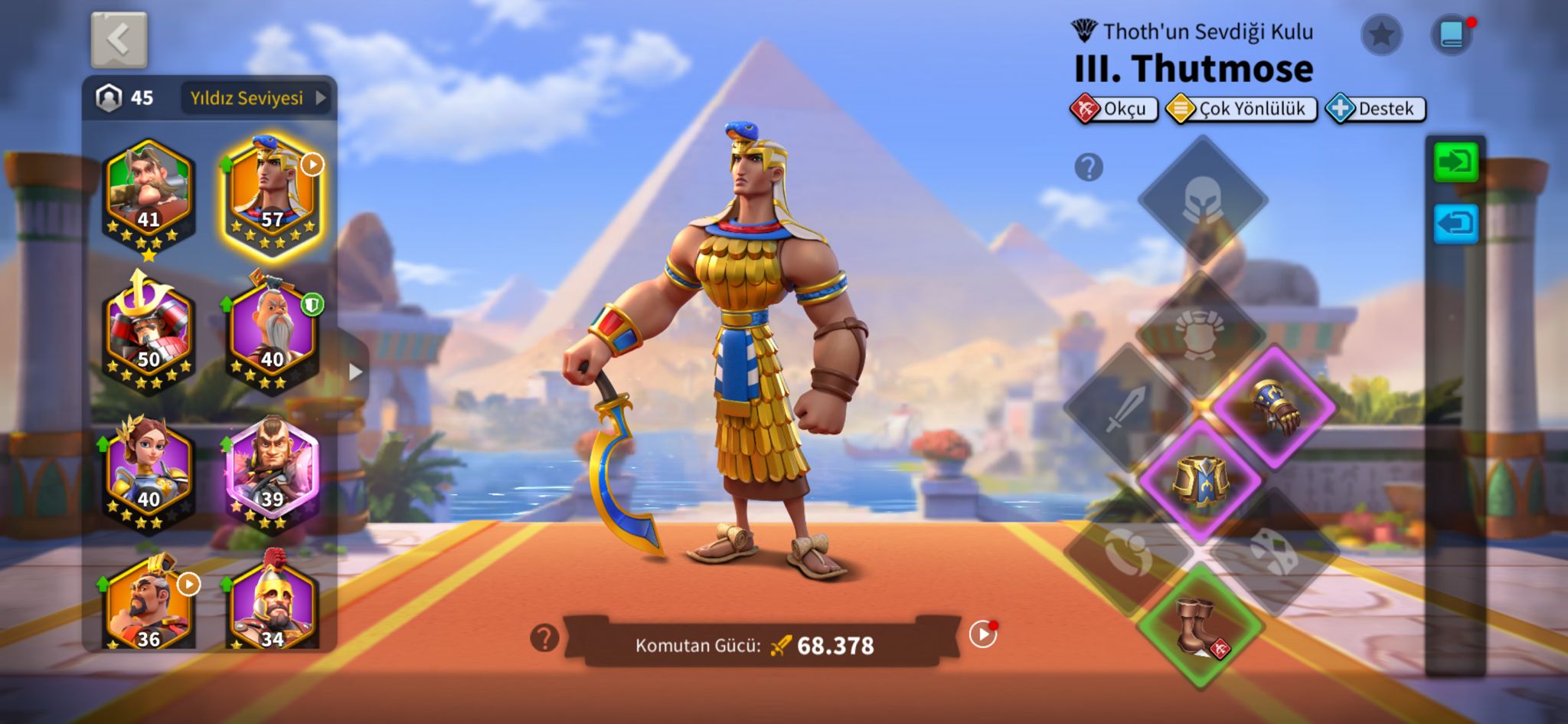Image resolution: width=1568 pixels, height=724 pixels.
Task: Toggle the favorite star button
Action: click(x=1381, y=34)
